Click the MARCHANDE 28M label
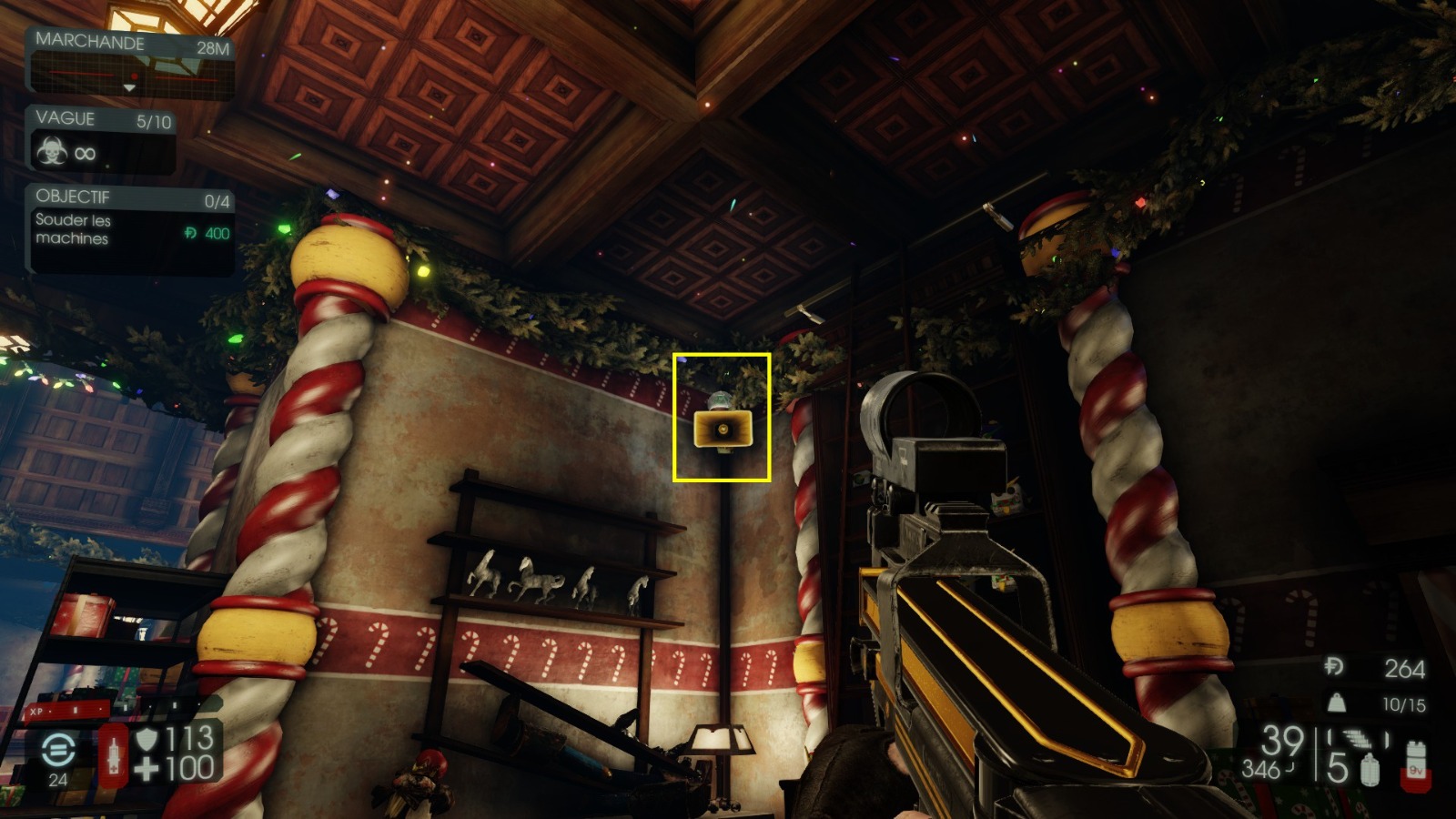Image resolution: width=1456 pixels, height=819 pixels. pos(91,42)
